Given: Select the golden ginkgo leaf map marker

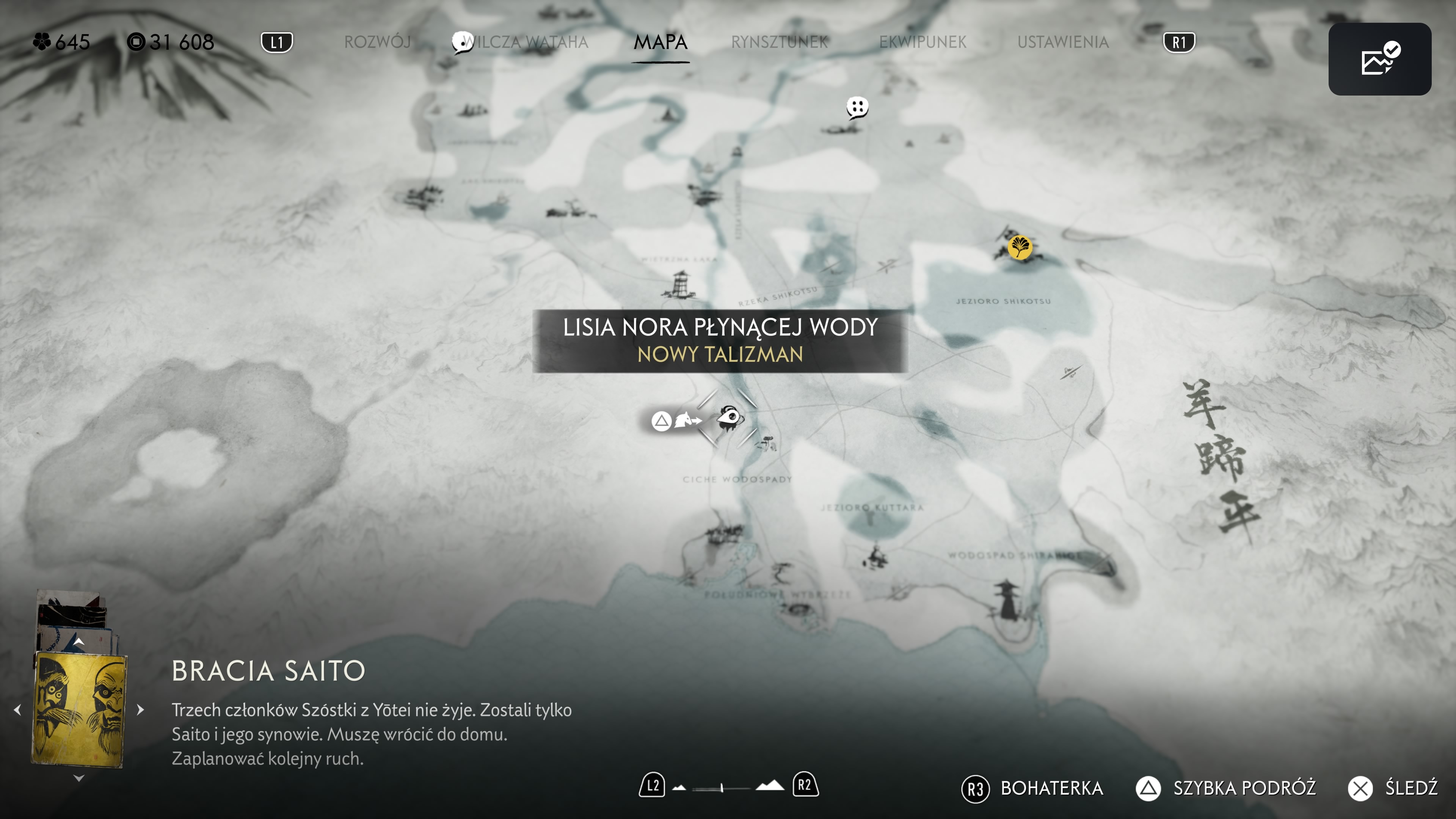Looking at the screenshot, I should (1020, 247).
